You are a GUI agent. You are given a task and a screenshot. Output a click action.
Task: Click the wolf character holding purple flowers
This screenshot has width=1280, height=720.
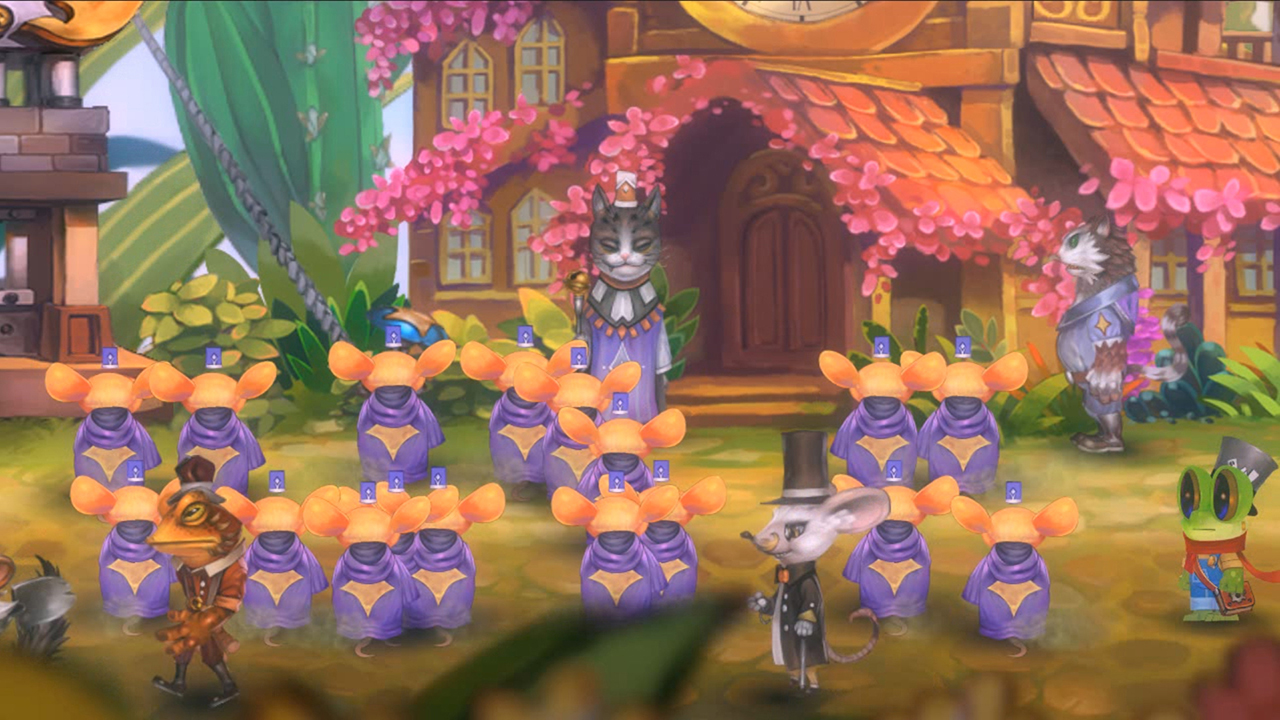coord(1100,320)
